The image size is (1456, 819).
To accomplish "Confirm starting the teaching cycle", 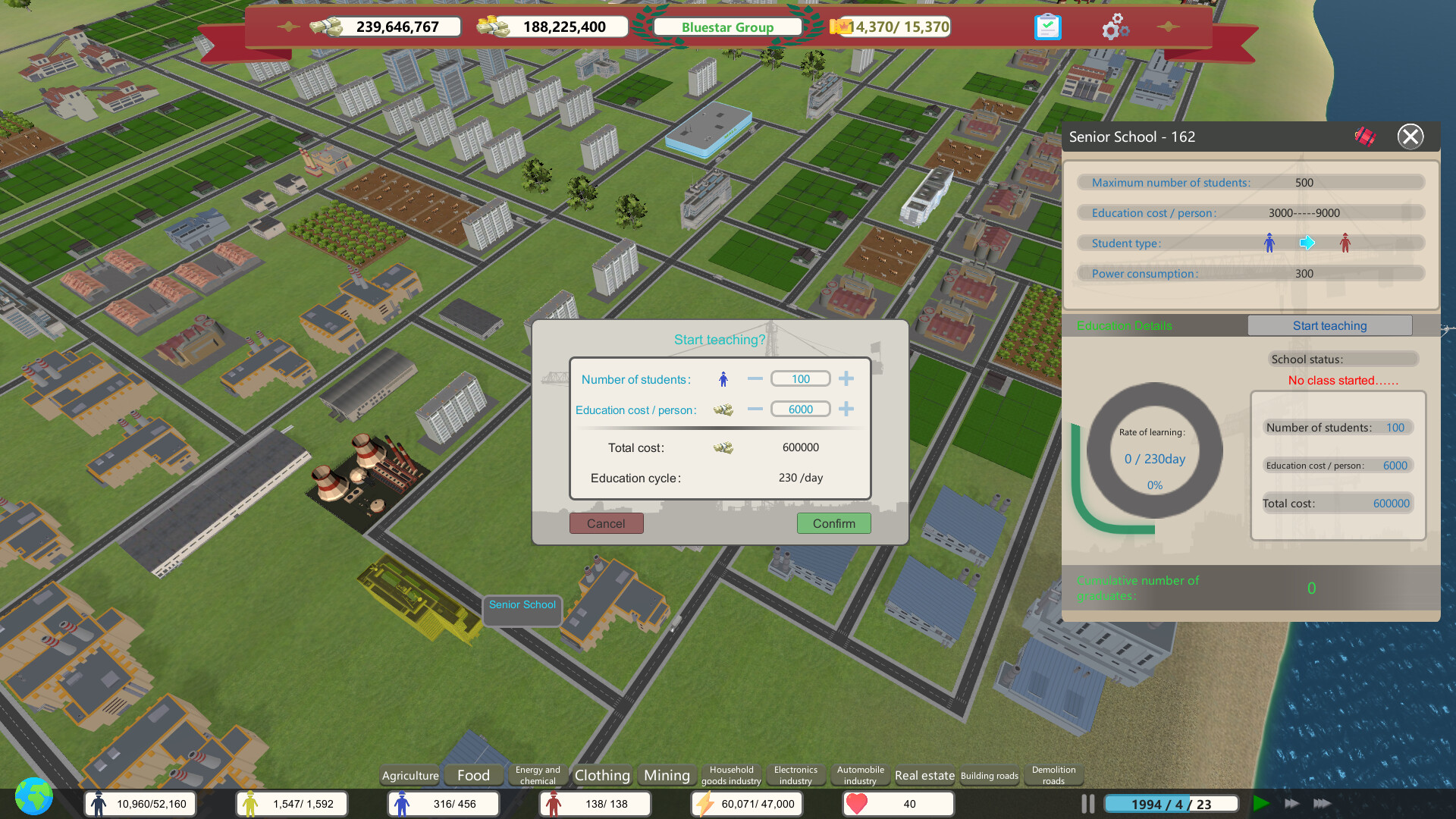I will tap(833, 523).
